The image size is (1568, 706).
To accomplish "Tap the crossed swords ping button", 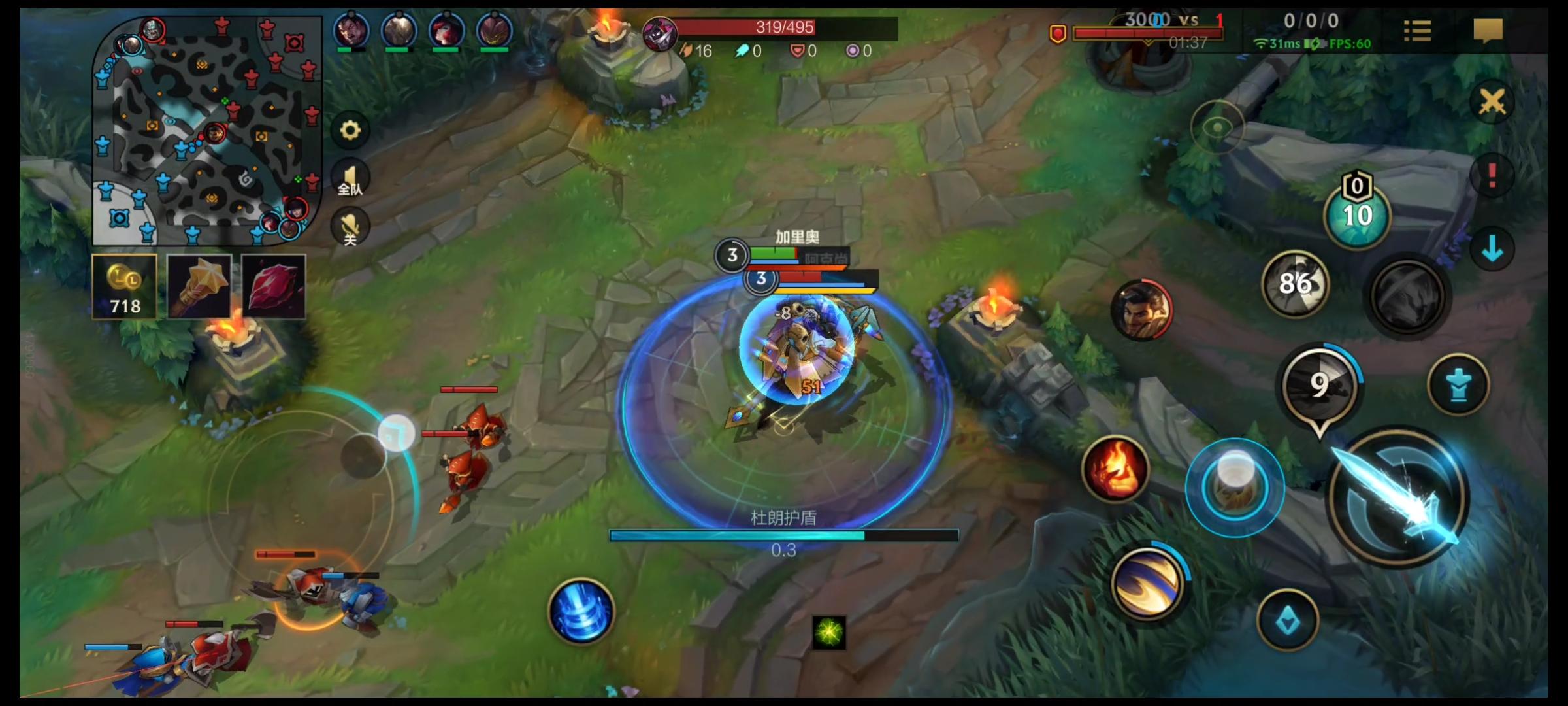I will 1492,102.
